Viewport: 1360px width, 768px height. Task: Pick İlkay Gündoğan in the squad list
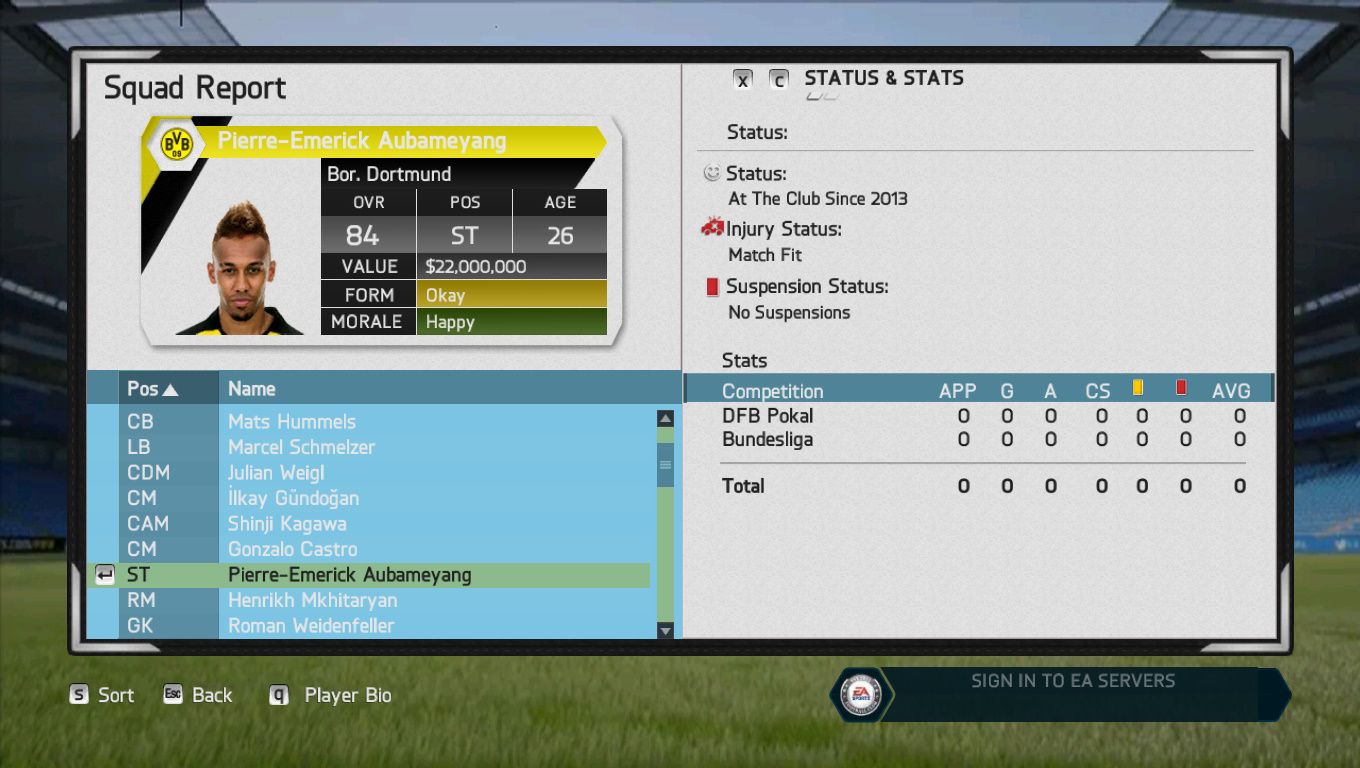pyautogui.click(x=293, y=498)
